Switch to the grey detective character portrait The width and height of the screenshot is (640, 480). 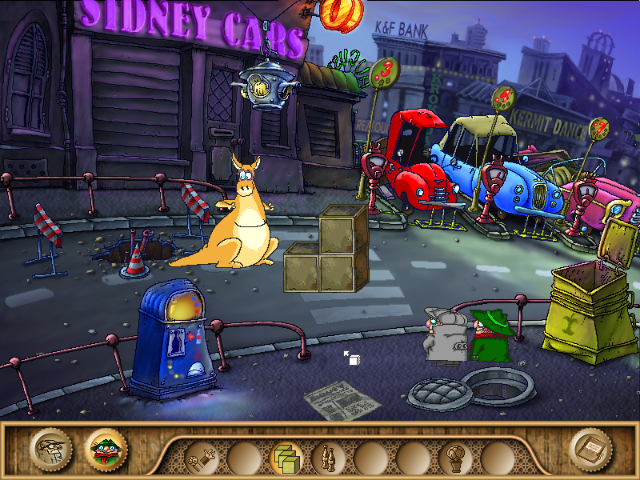pos(50,450)
